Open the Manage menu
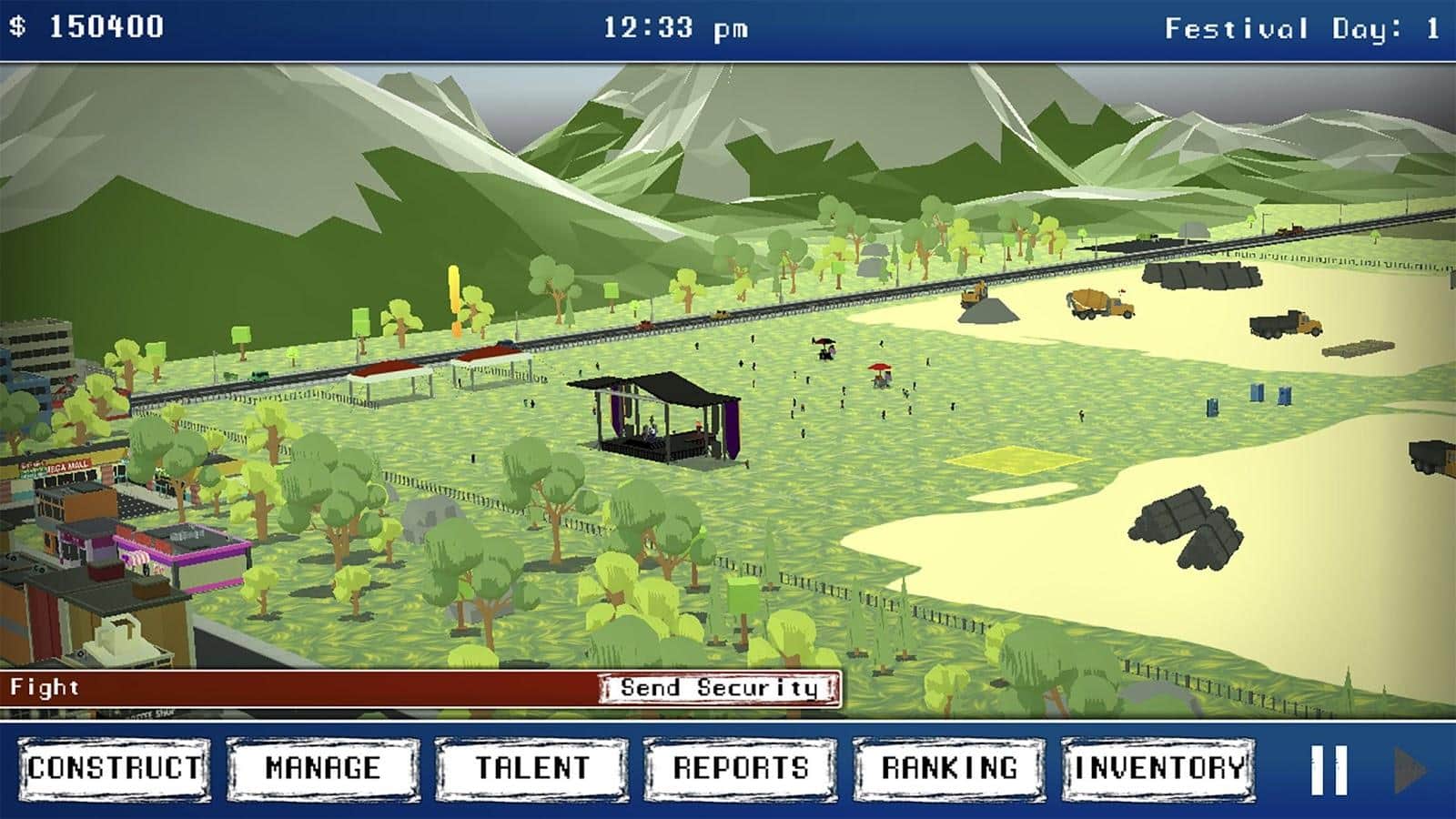1456x819 pixels. point(323,769)
